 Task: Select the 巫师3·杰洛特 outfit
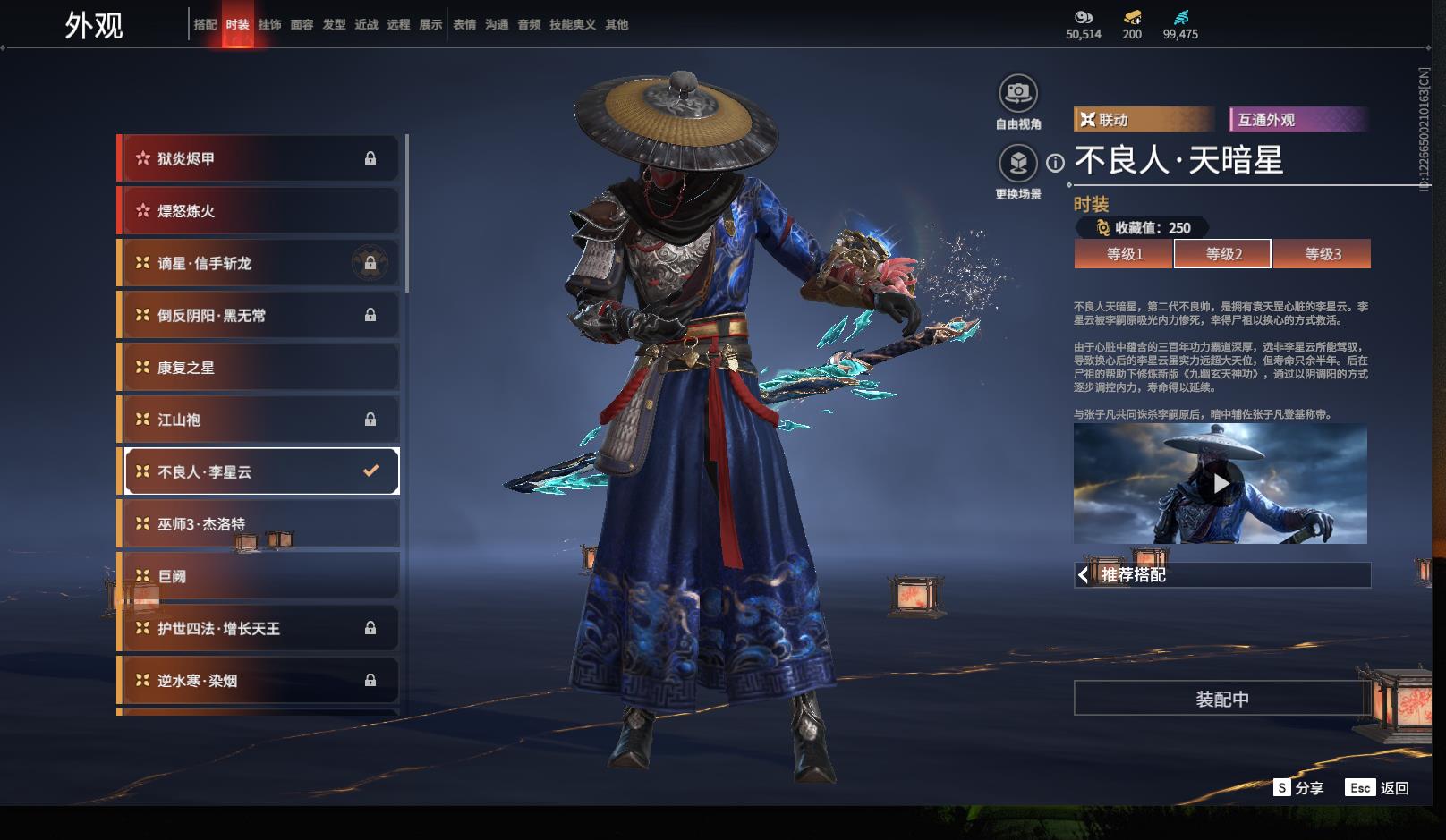[x=259, y=523]
